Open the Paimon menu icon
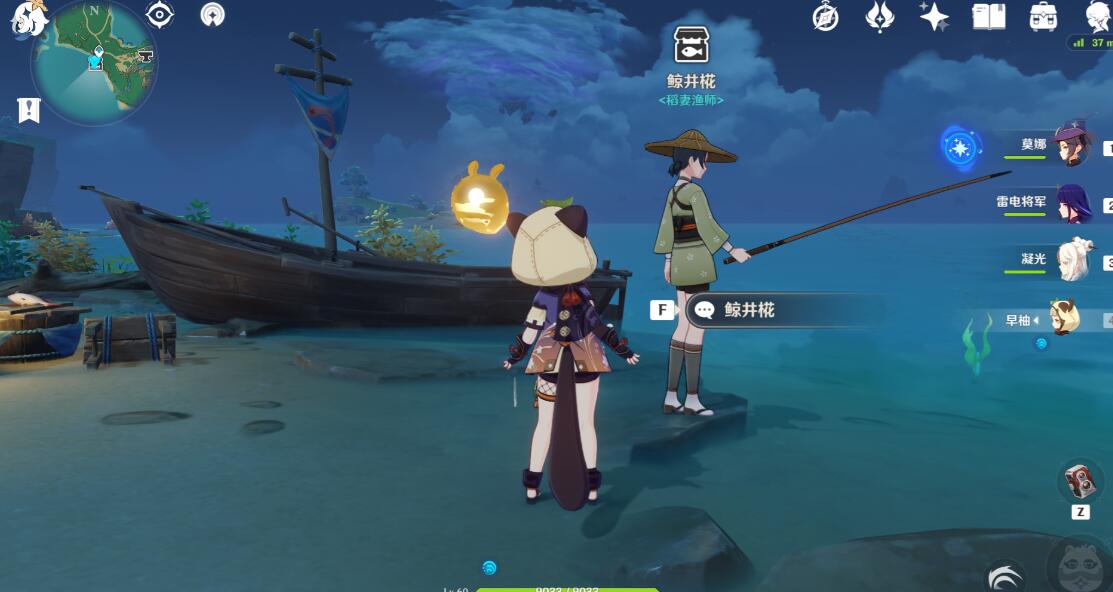This screenshot has height=592, width=1113. [28, 18]
